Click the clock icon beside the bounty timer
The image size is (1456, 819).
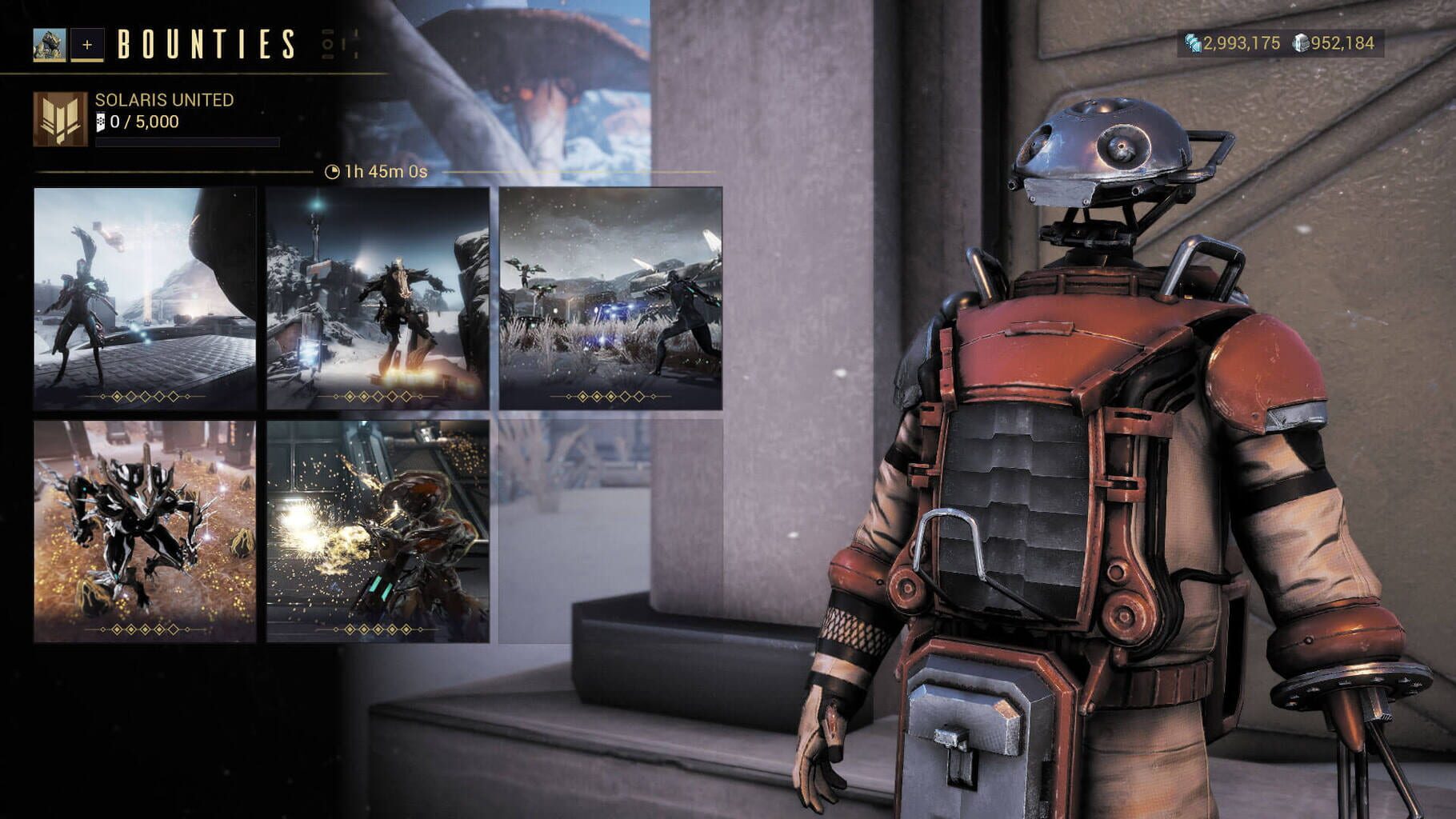click(x=331, y=170)
